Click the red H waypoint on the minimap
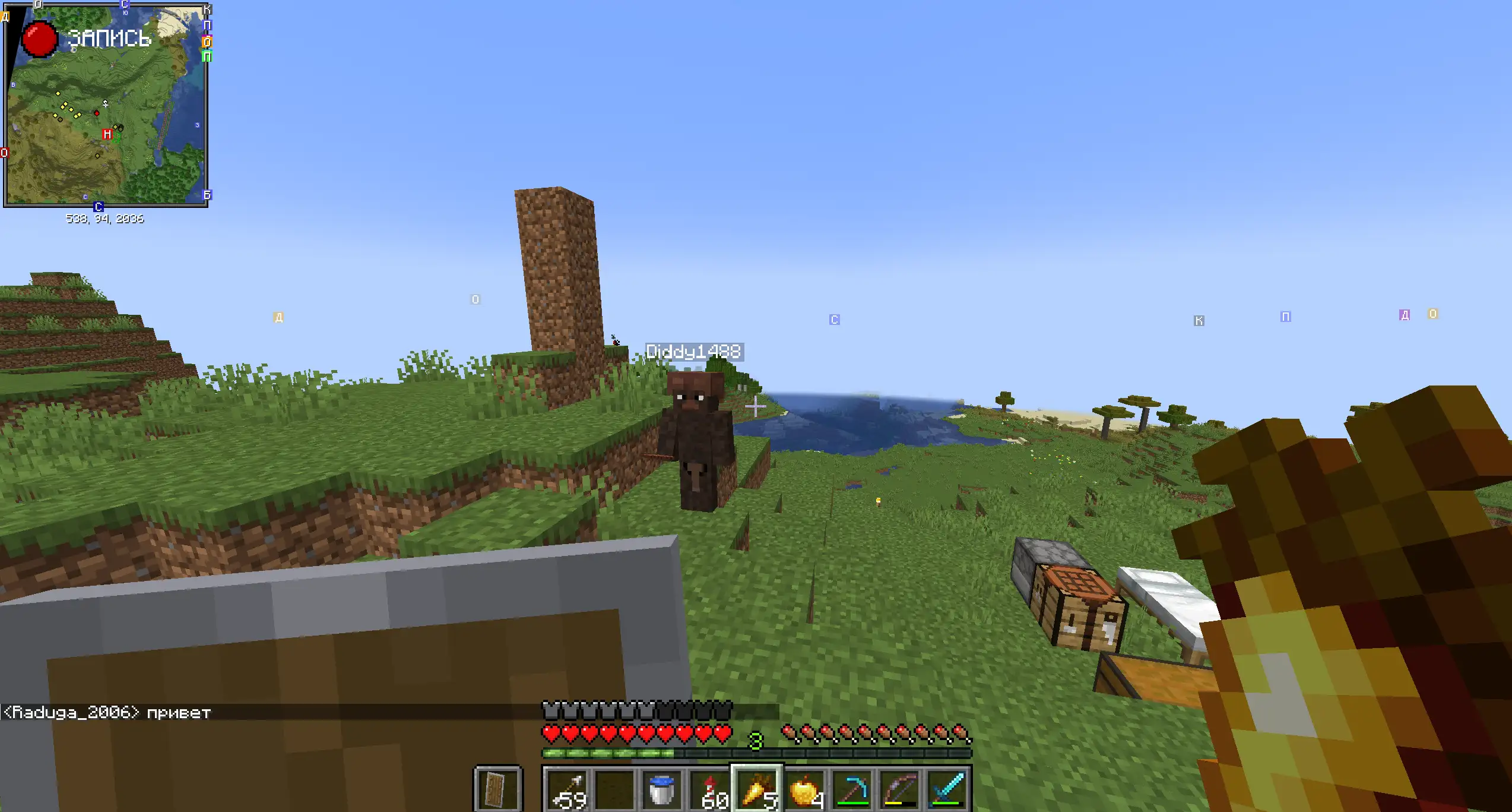This screenshot has width=1512, height=812. [107, 134]
